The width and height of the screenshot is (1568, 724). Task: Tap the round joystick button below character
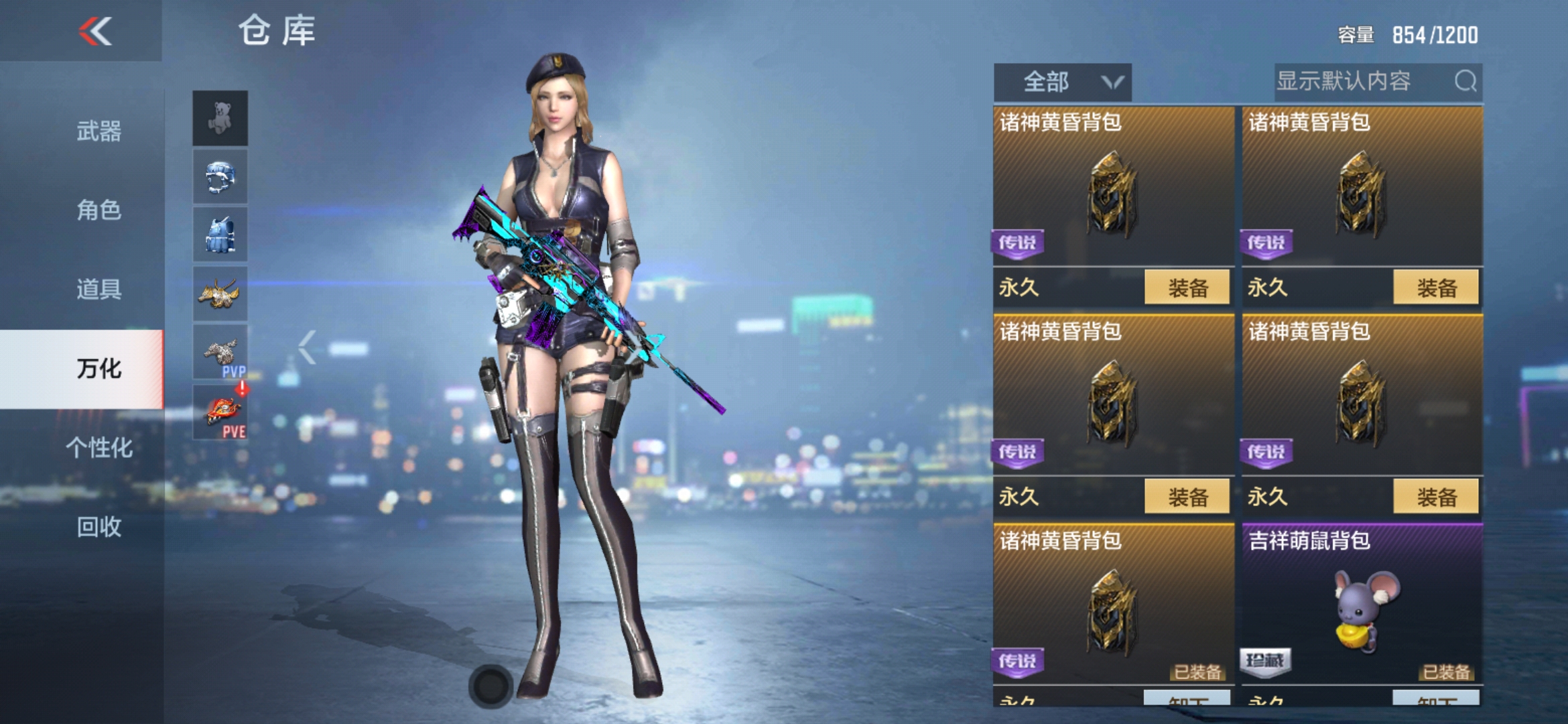[x=491, y=686]
